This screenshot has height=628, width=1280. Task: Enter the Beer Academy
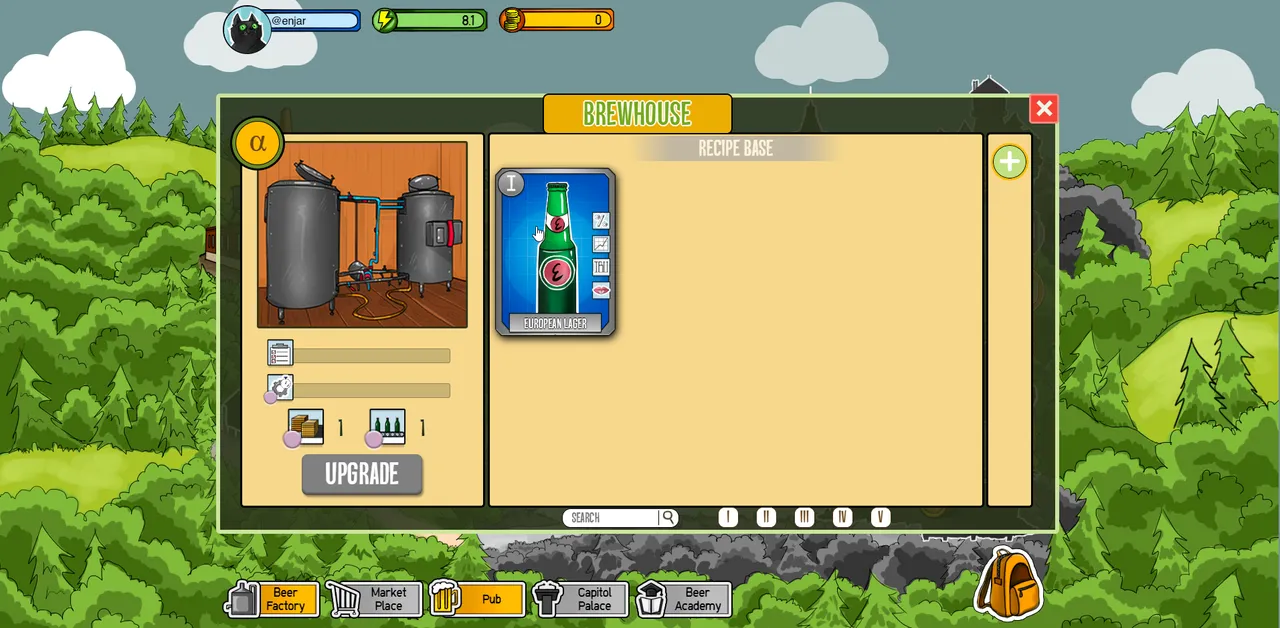point(684,599)
